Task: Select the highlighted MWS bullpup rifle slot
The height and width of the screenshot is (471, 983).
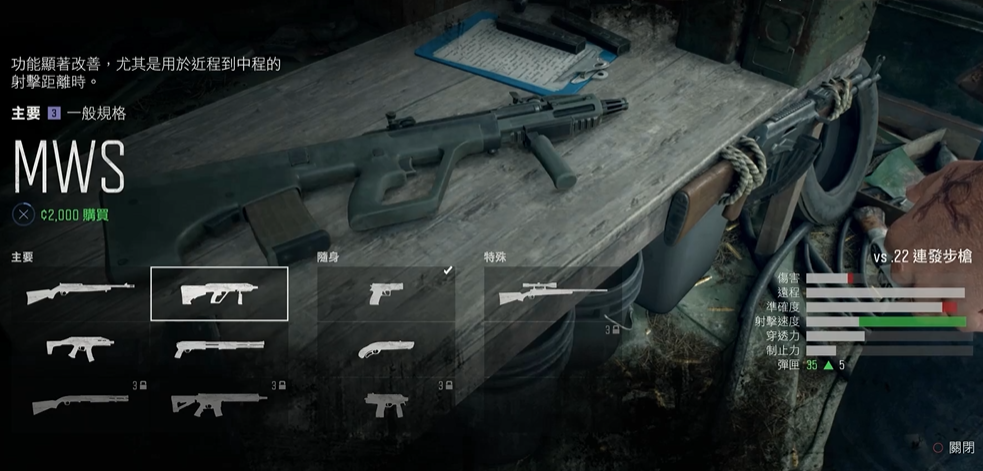Action: pyautogui.click(x=219, y=294)
